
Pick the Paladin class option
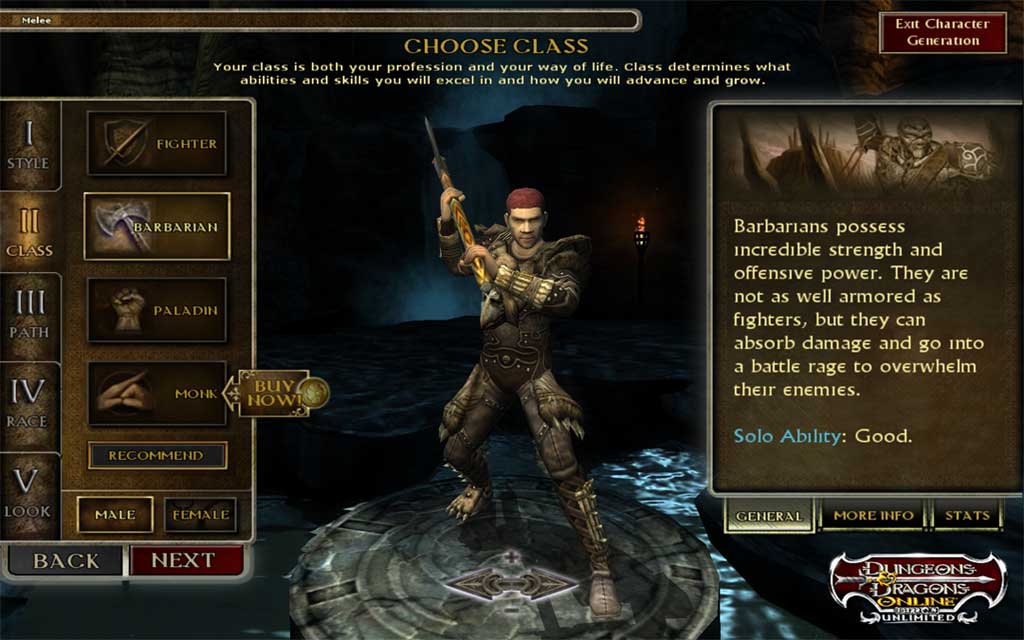(x=157, y=311)
